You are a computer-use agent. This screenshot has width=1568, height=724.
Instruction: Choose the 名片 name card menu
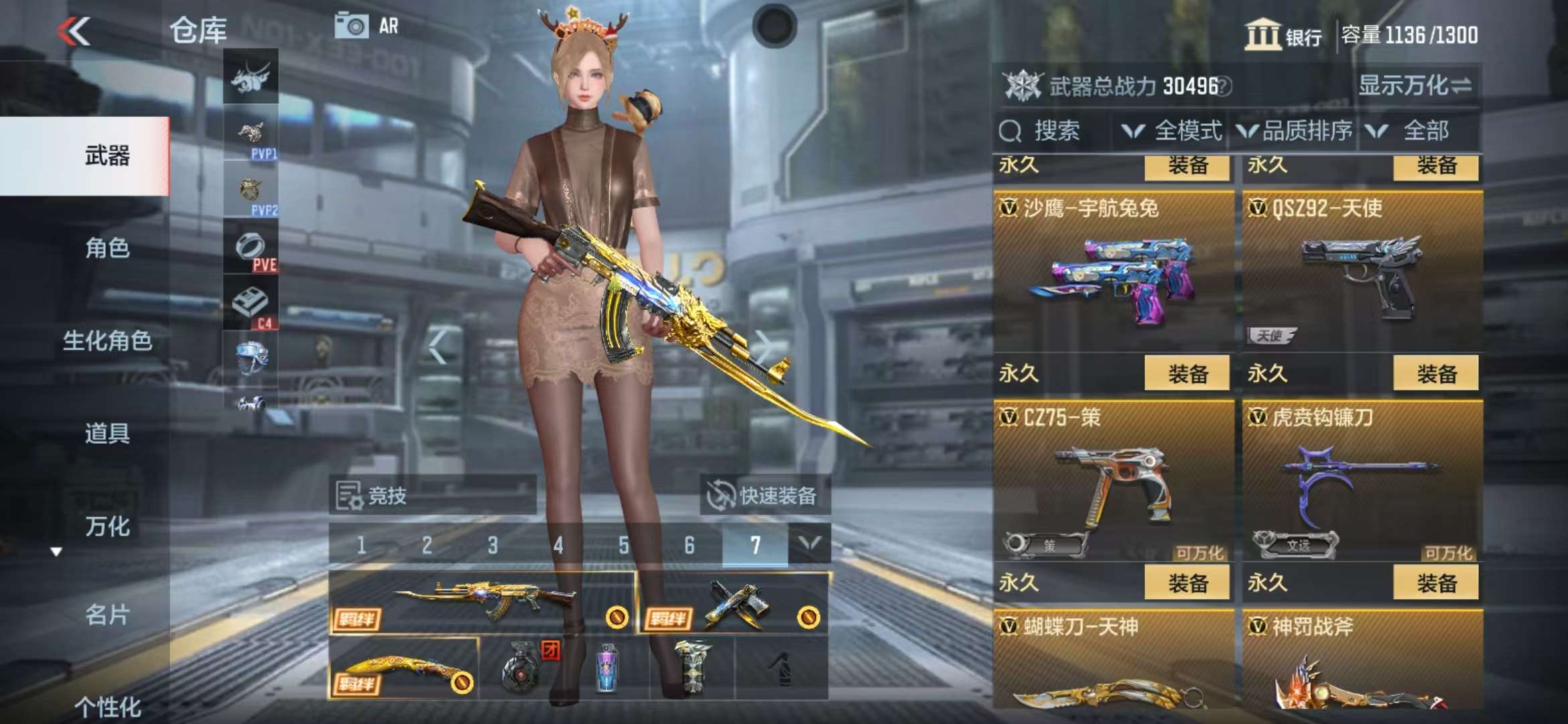(x=107, y=614)
